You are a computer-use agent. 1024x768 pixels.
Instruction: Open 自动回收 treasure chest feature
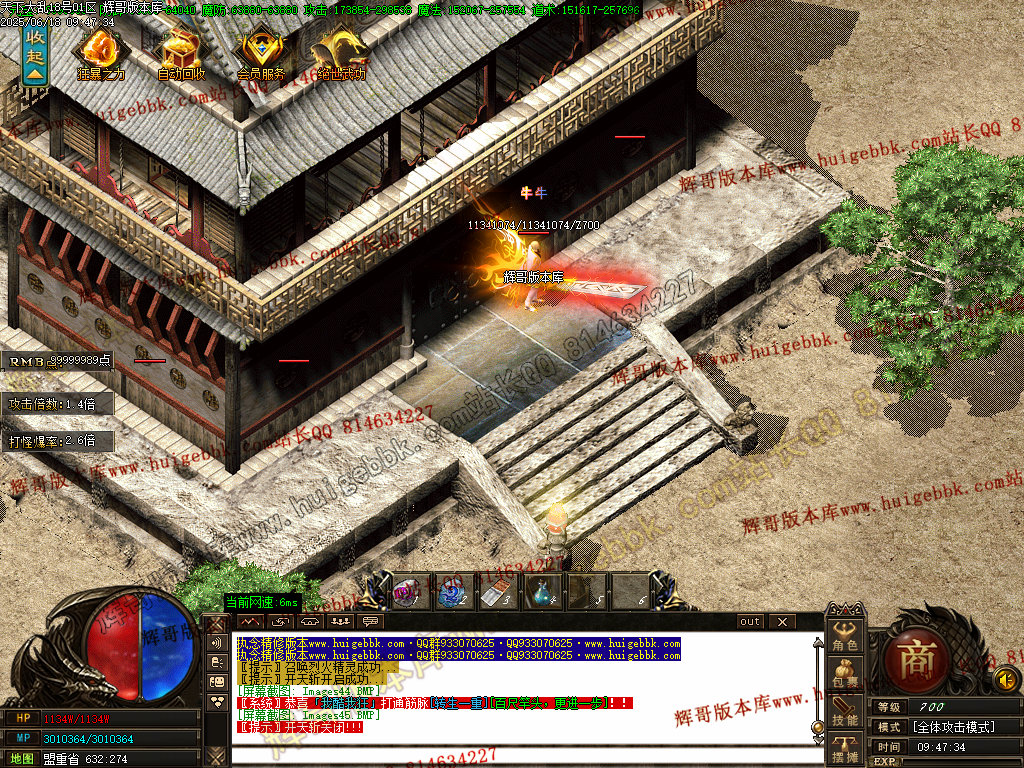pos(181,50)
